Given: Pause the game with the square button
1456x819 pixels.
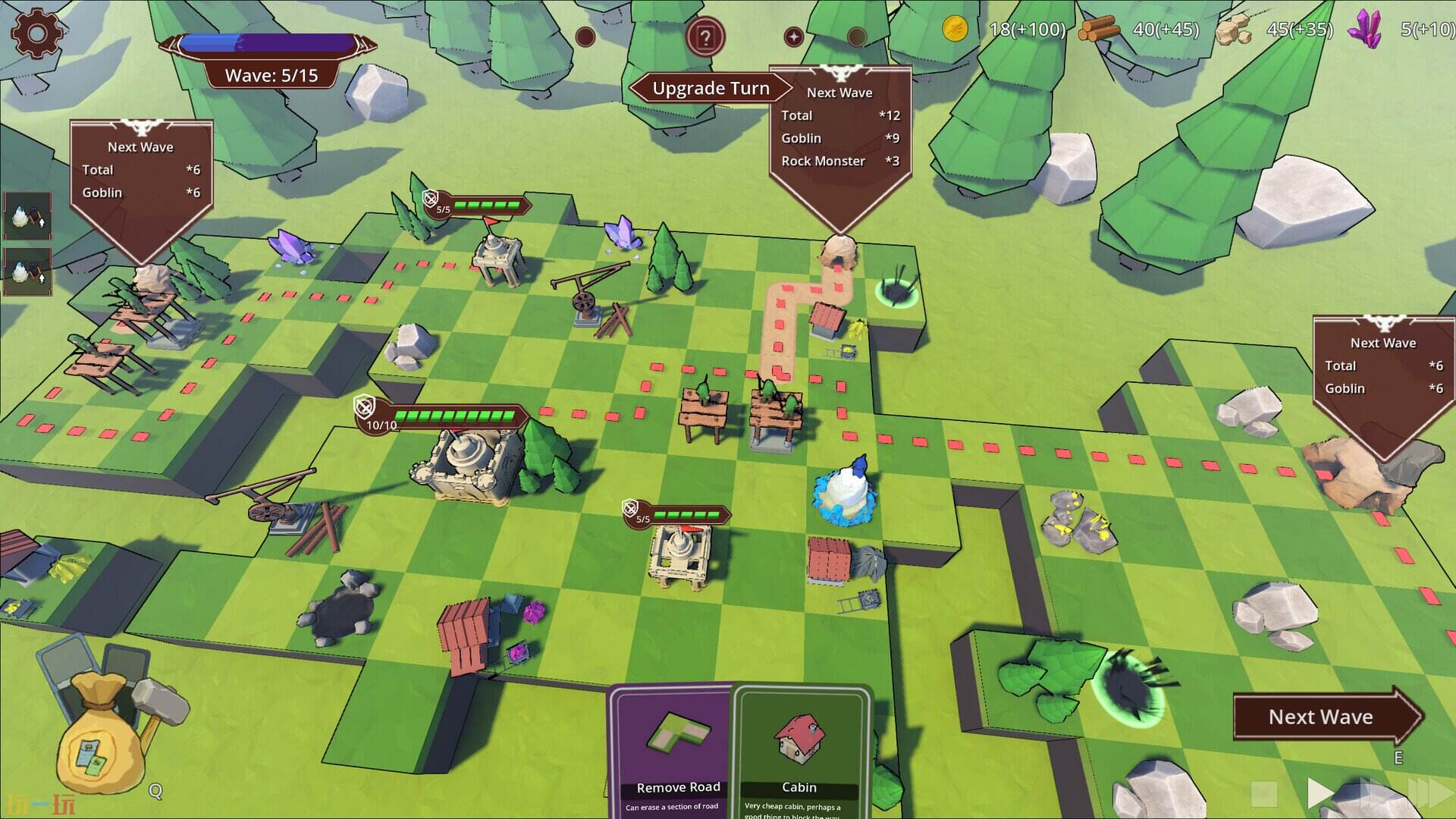Looking at the screenshot, I should tap(1264, 794).
